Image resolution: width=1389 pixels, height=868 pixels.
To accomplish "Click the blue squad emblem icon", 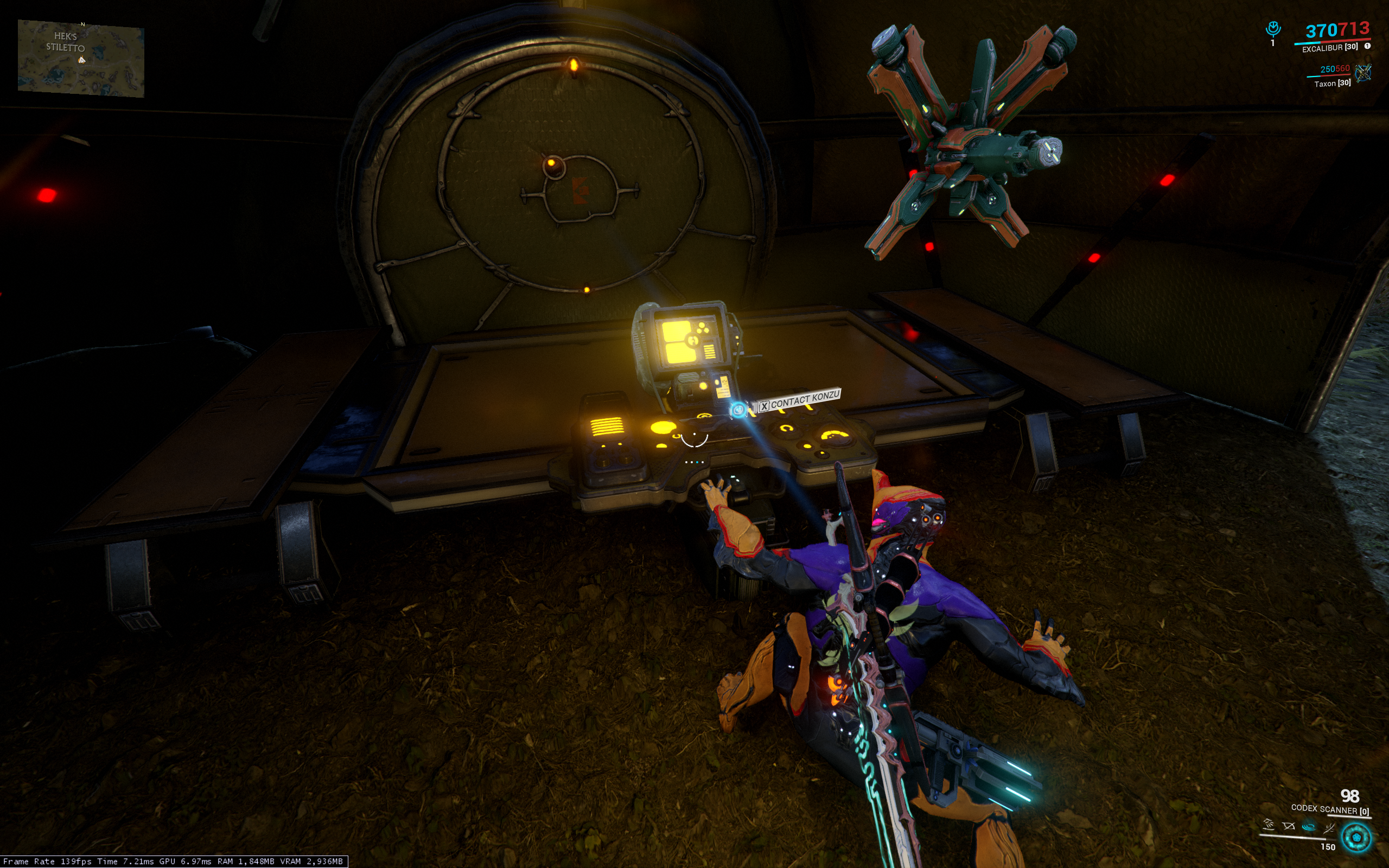I will click(x=1273, y=29).
